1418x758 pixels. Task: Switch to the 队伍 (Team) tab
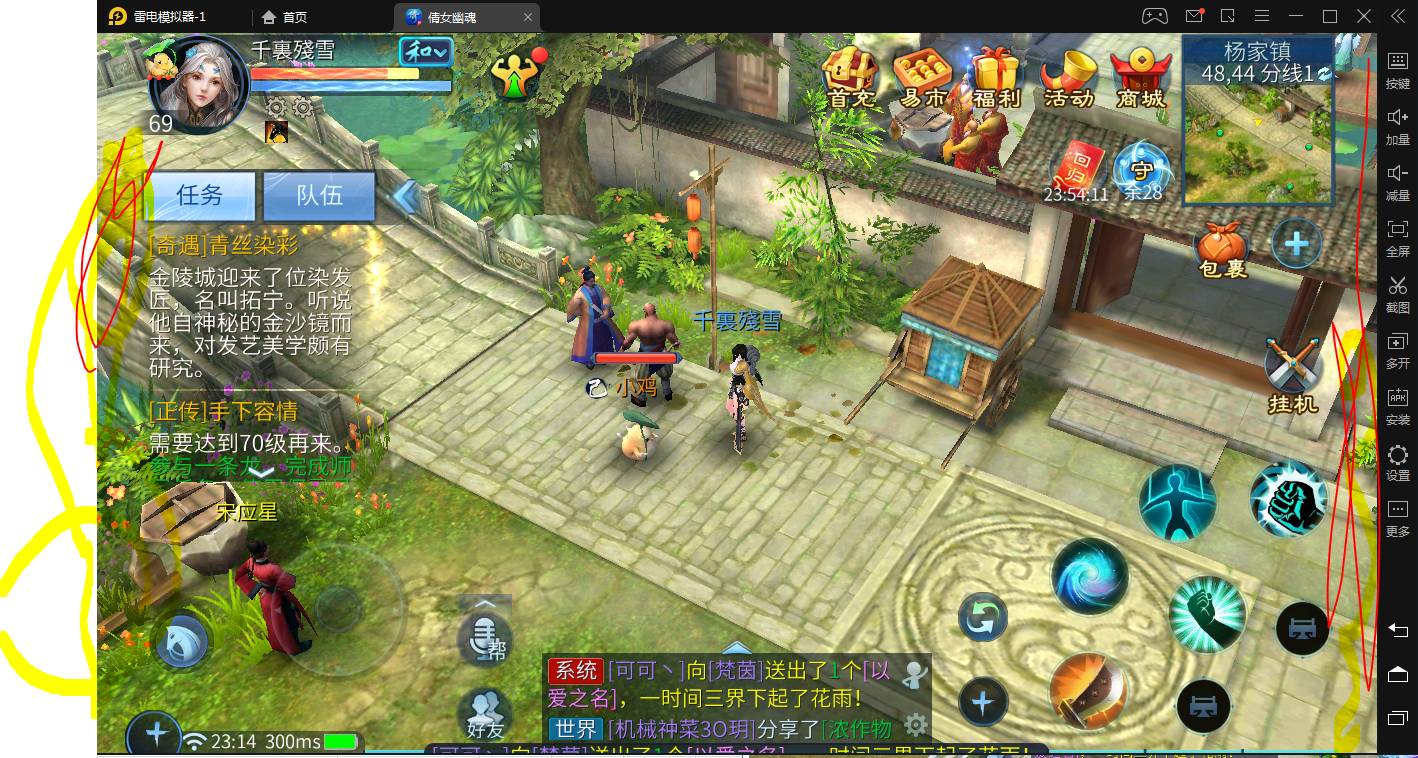point(319,195)
